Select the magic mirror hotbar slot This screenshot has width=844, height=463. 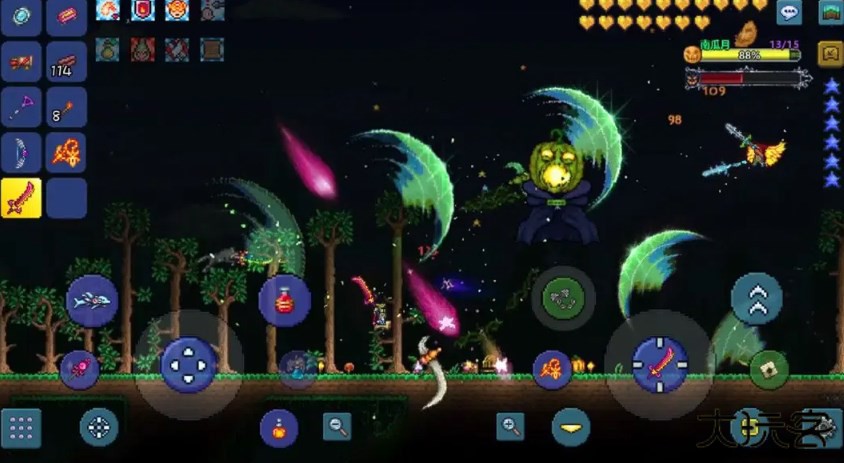21,15
